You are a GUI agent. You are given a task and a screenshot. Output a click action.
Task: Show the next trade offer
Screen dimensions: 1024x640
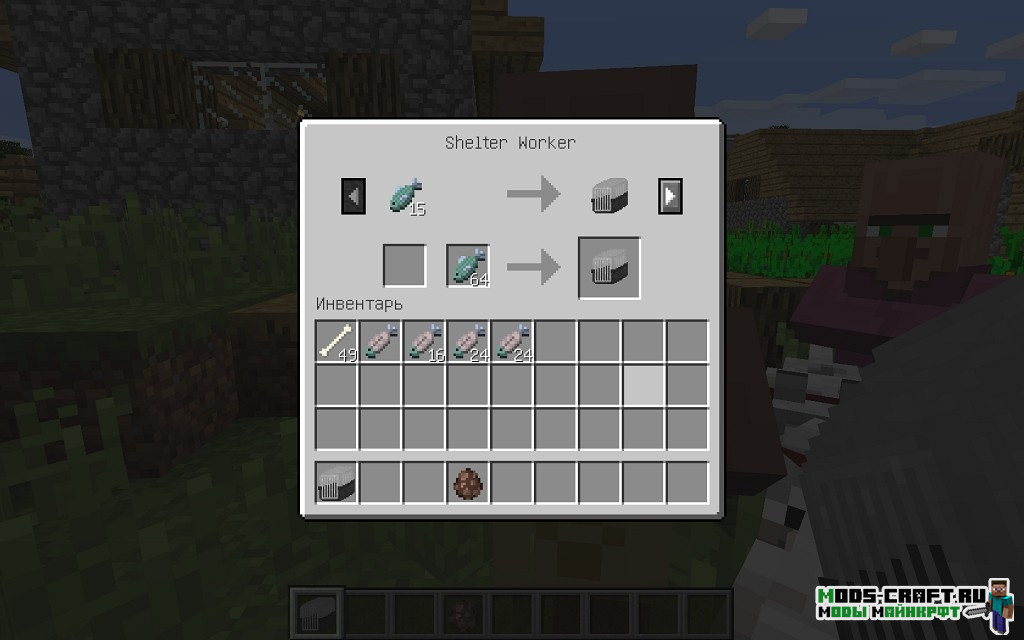click(x=670, y=196)
